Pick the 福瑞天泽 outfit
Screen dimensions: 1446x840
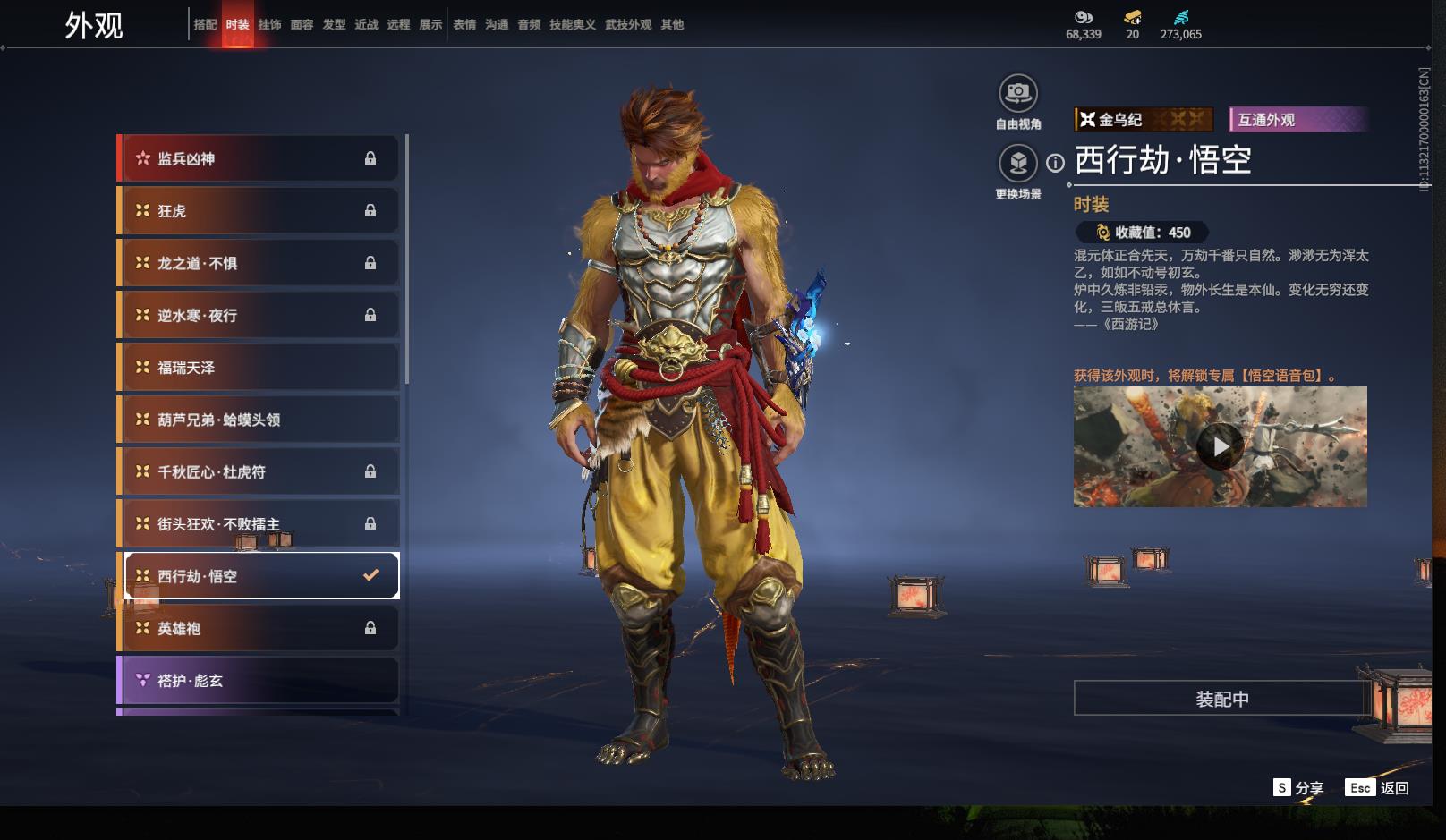259,368
